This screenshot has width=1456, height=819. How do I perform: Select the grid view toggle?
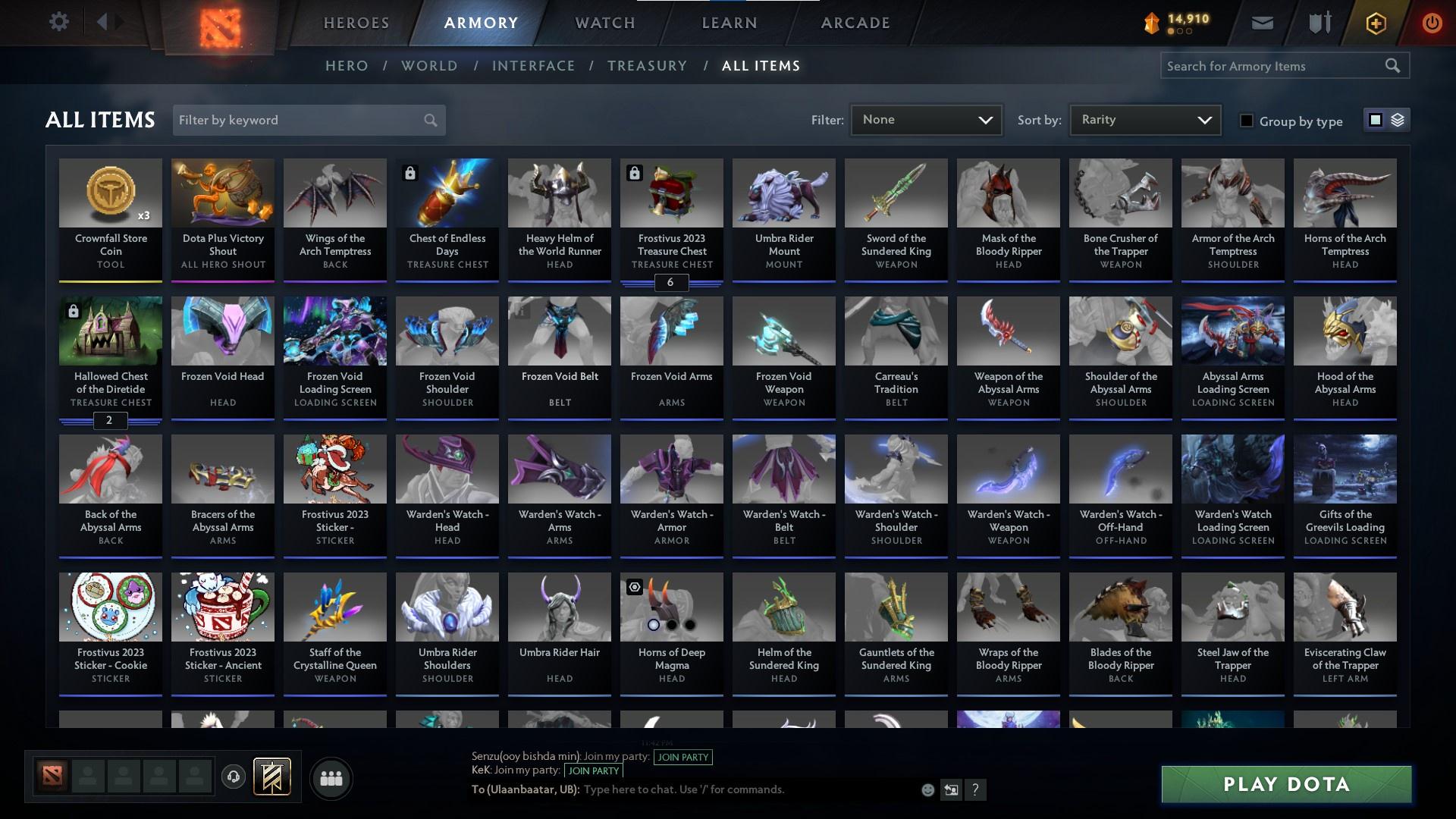(1375, 120)
